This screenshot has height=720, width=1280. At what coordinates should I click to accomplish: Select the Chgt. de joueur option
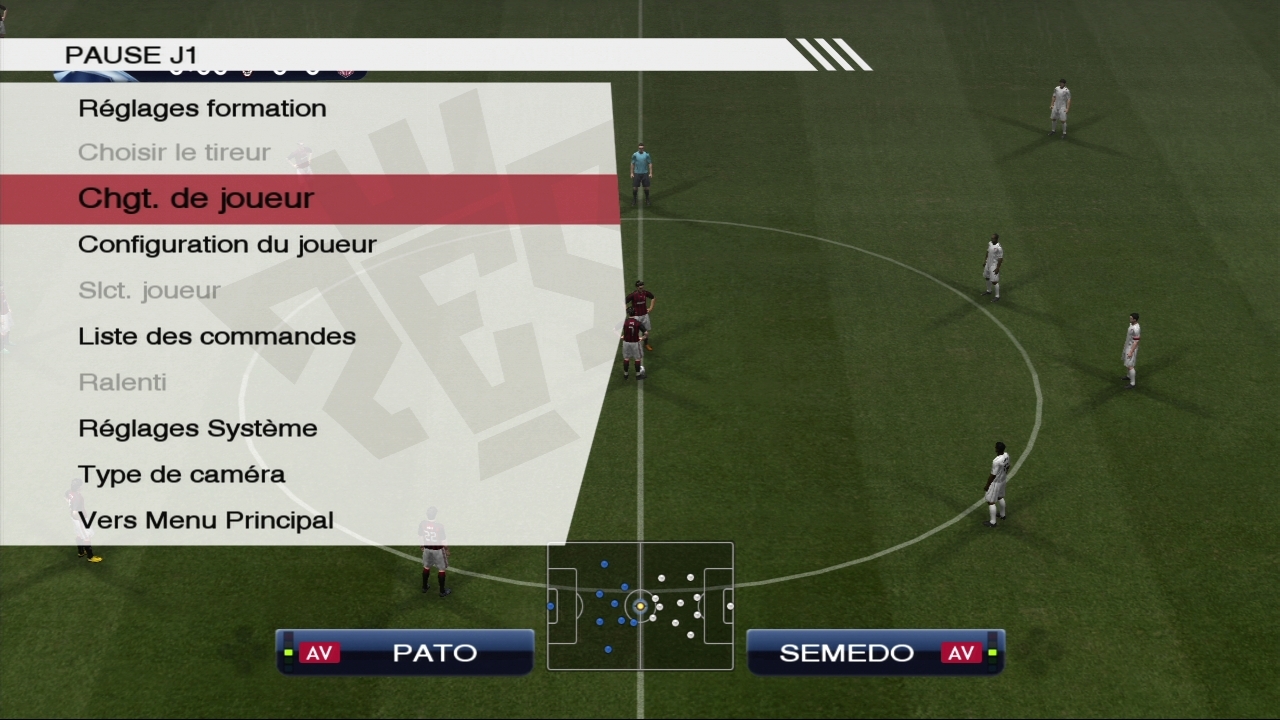click(x=196, y=198)
